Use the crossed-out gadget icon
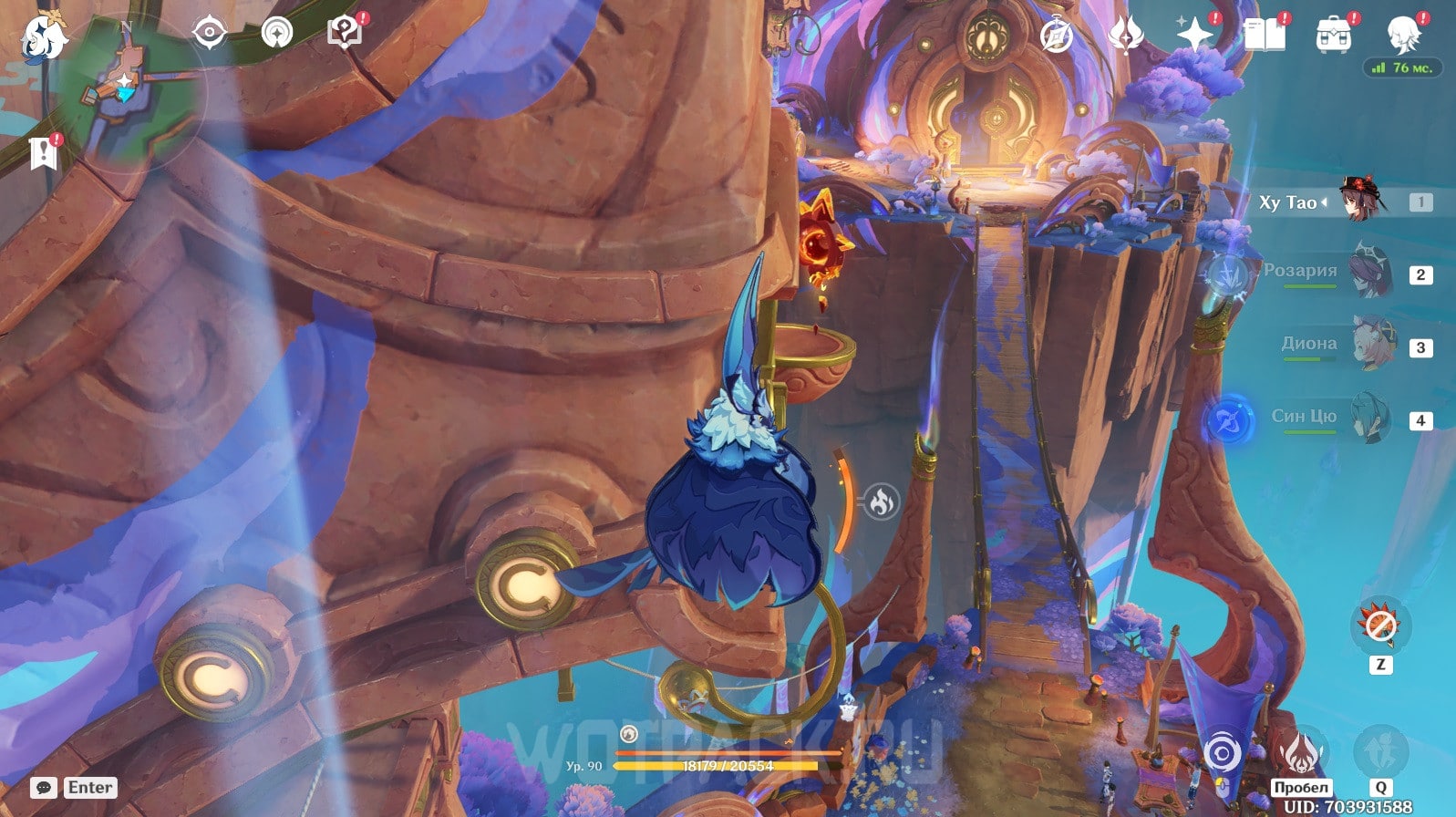The image size is (1456, 817). pos(1379,626)
